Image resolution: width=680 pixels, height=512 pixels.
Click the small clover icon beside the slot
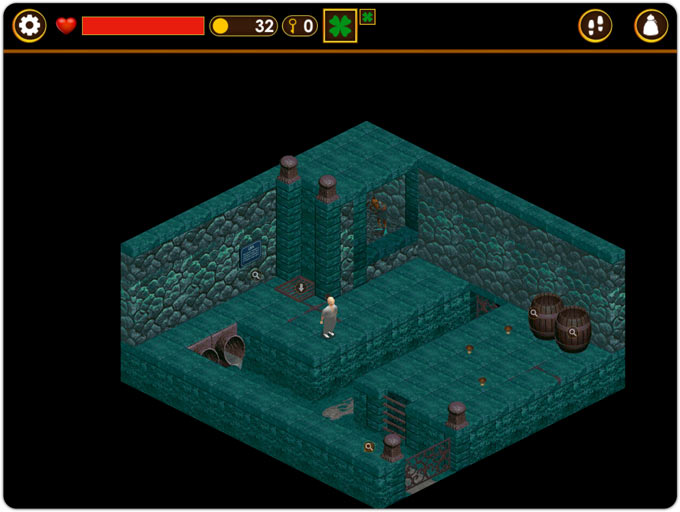(x=367, y=17)
